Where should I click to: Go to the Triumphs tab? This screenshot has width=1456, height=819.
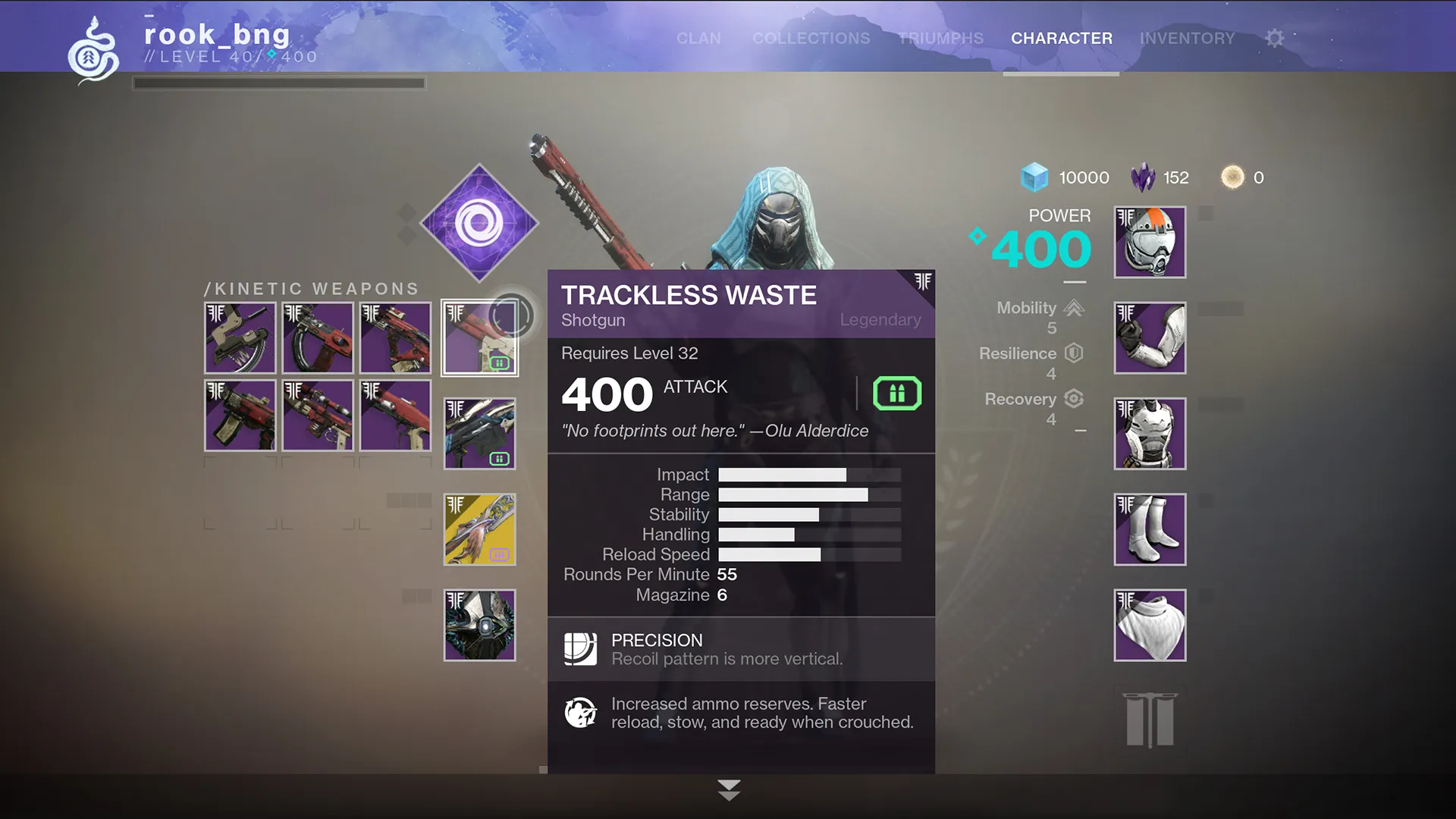(x=940, y=38)
